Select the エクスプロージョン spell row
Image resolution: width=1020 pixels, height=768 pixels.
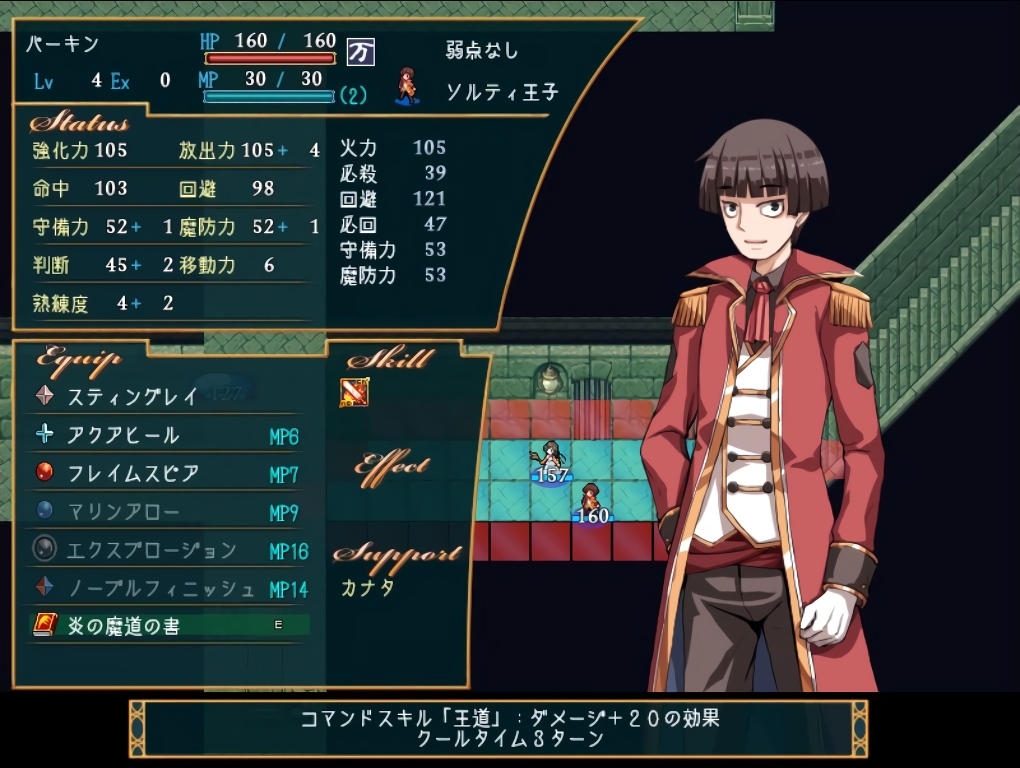(152, 550)
